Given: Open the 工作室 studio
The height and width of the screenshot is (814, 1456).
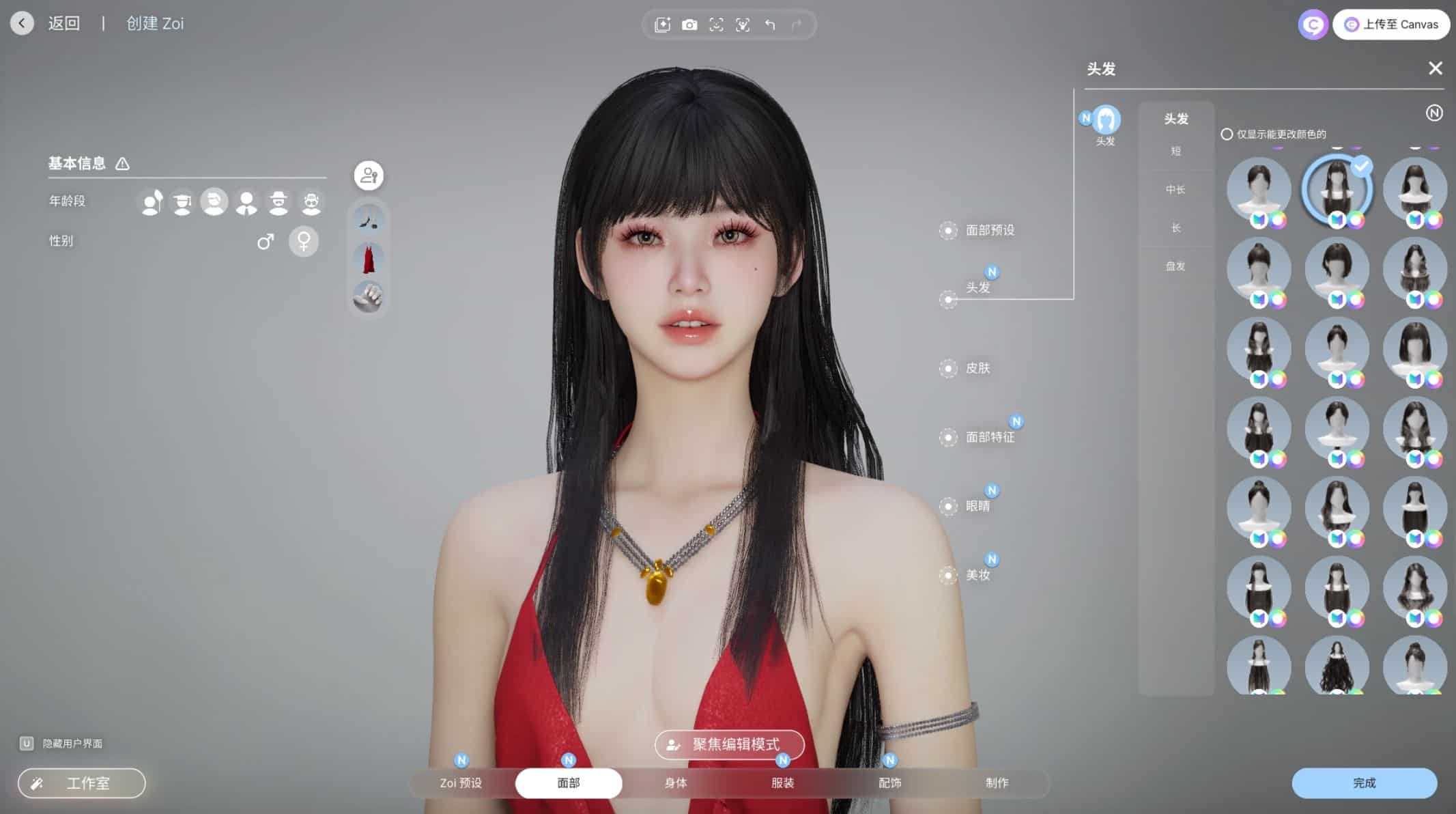Looking at the screenshot, I should 82,783.
